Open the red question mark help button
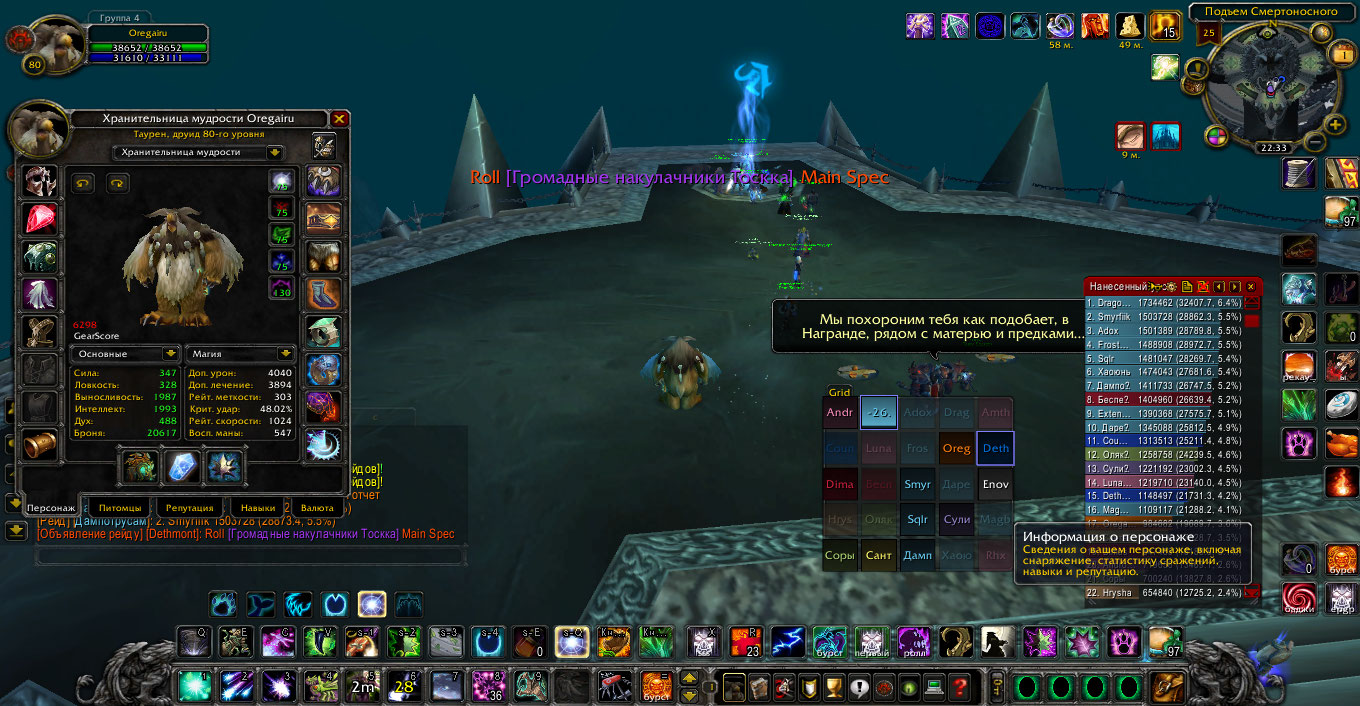 coord(960,687)
